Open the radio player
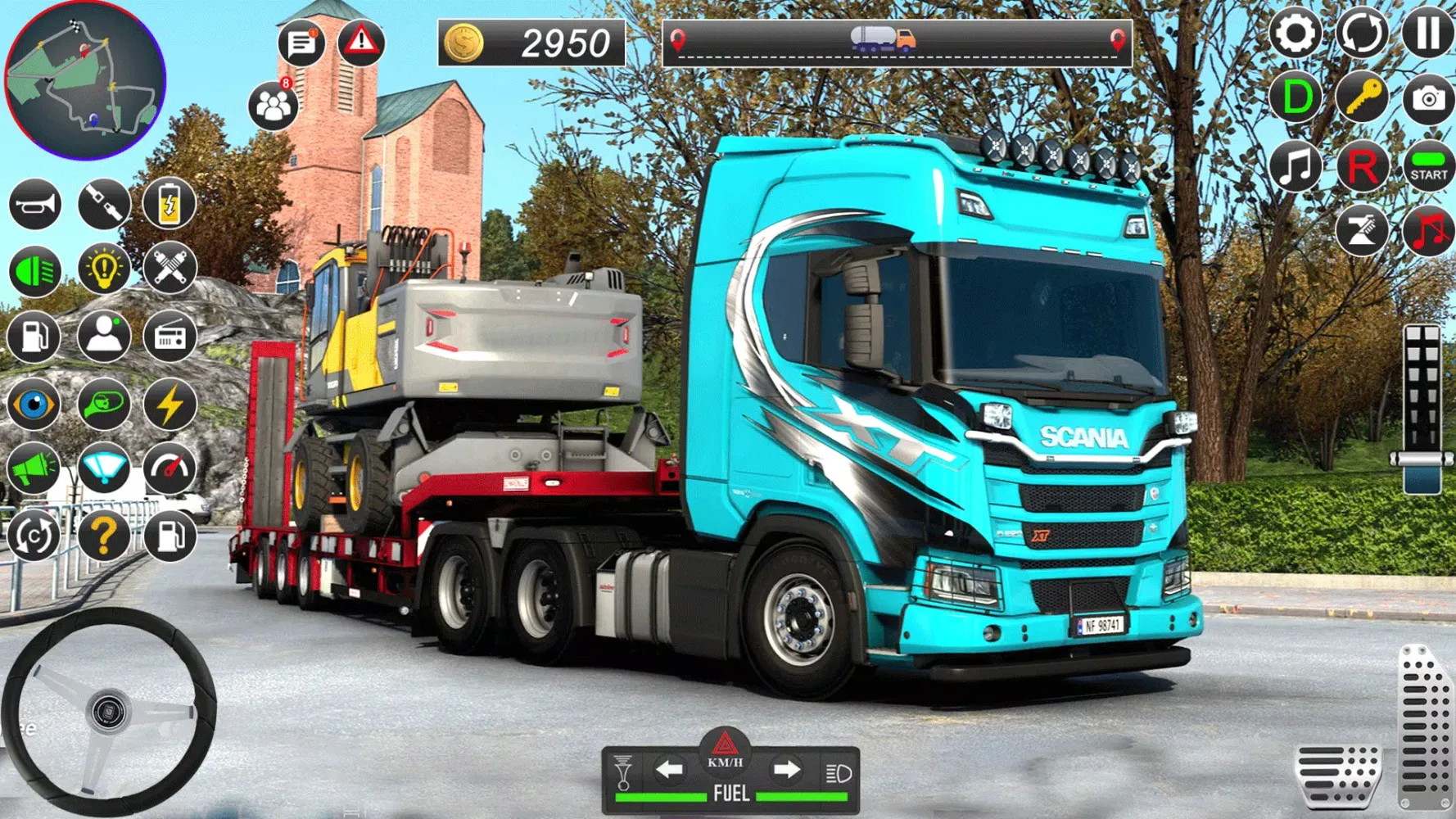 (x=168, y=337)
